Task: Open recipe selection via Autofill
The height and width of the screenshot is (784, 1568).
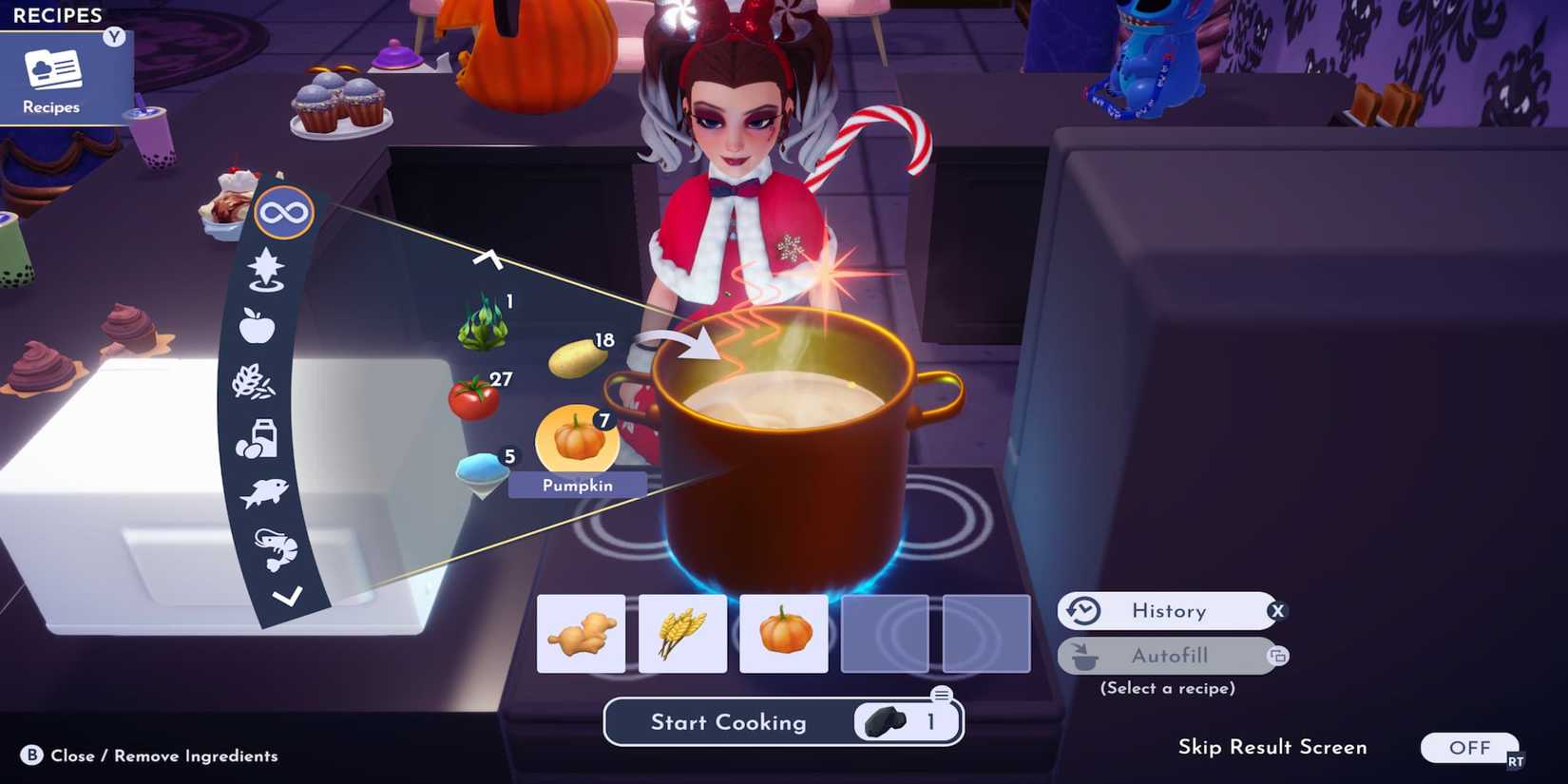Action: pyautogui.click(x=1170, y=656)
